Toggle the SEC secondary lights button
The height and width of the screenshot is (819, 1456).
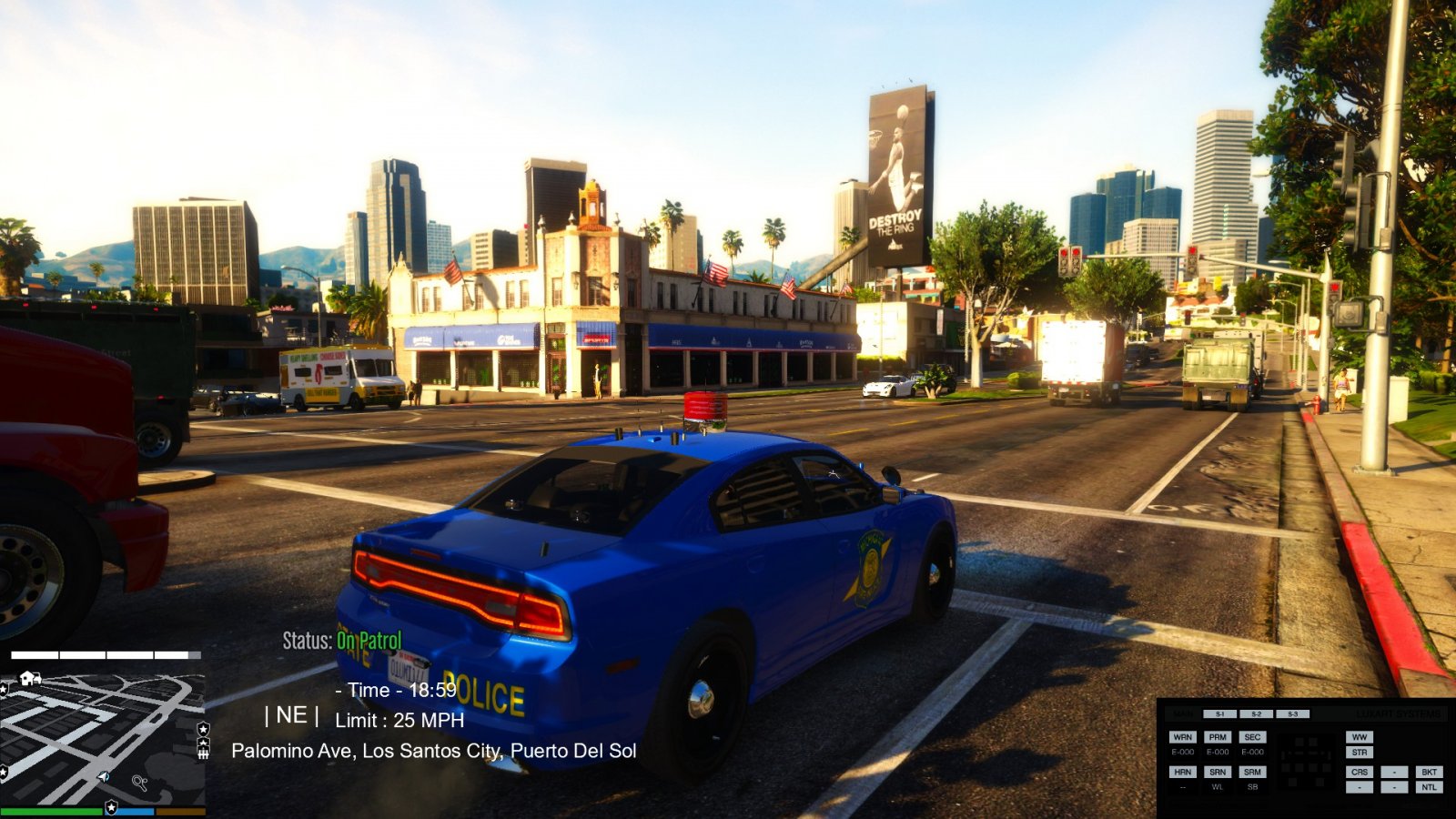[x=1252, y=737]
